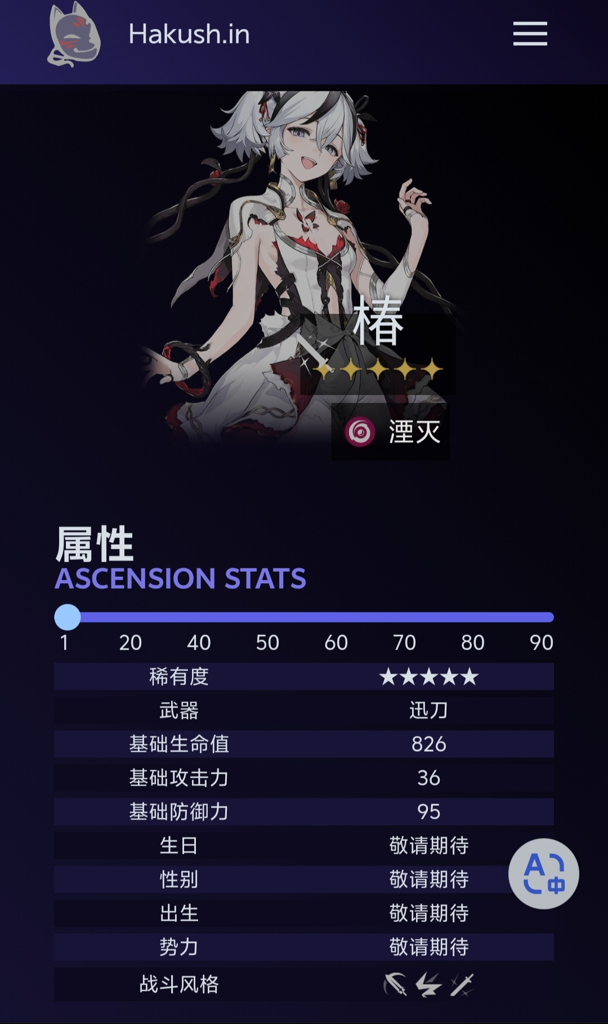Set ascension slider to level 50
608x1024 pixels.
[x=267, y=617]
